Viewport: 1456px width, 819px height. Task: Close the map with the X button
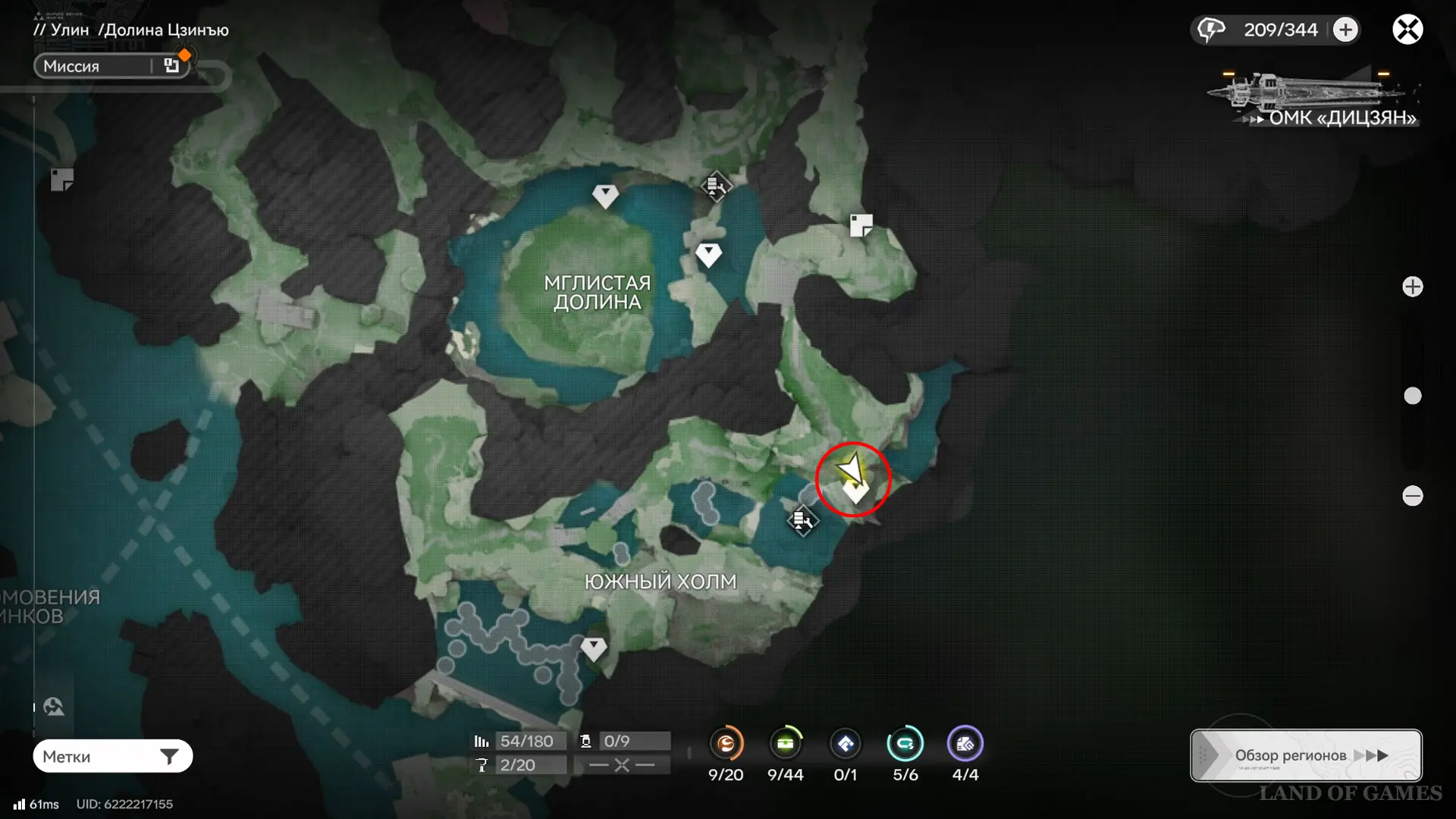1407,30
